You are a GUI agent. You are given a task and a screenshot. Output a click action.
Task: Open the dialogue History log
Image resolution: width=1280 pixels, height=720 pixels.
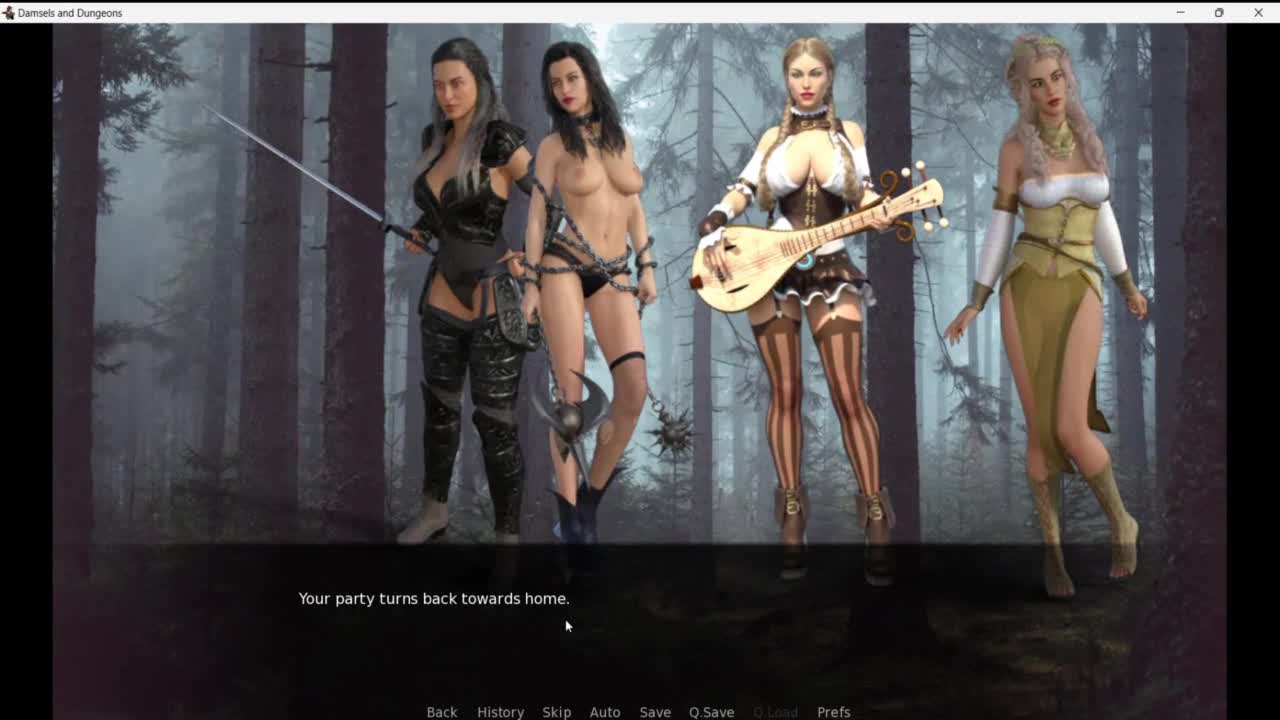point(500,712)
